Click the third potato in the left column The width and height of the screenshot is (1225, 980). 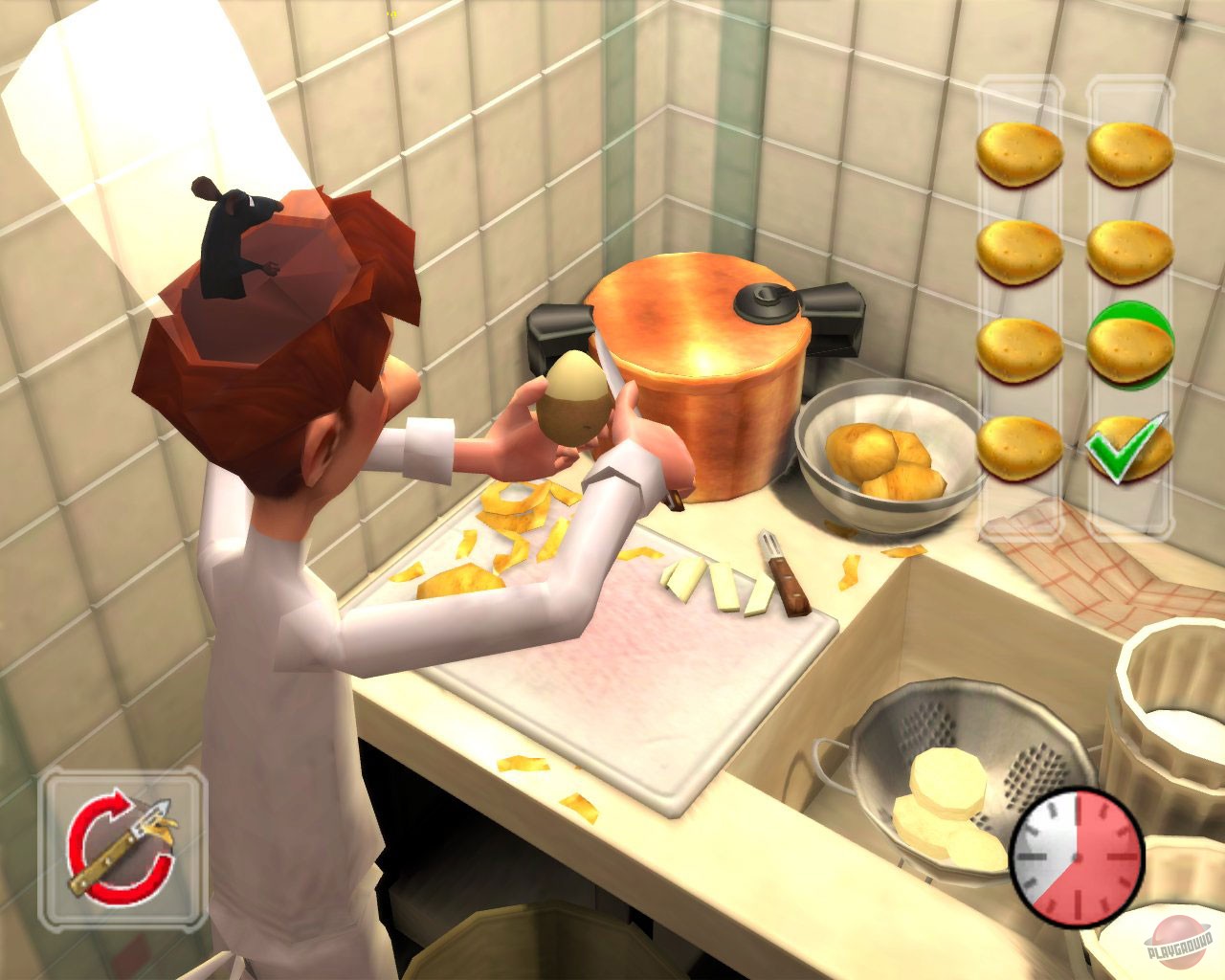1019,345
